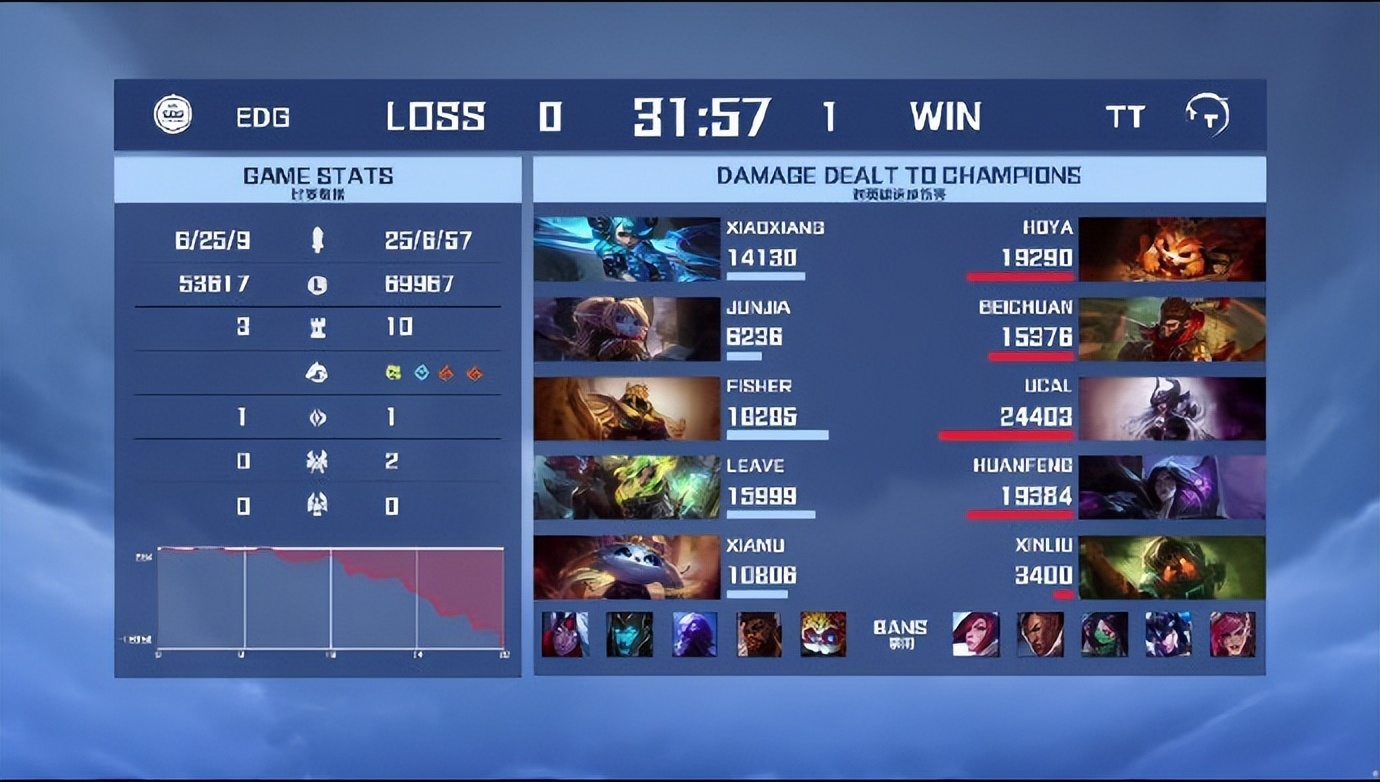Select the first Infernal Drake icon in the dragon row
The image size is (1380, 782).
pyautogui.click(x=448, y=372)
